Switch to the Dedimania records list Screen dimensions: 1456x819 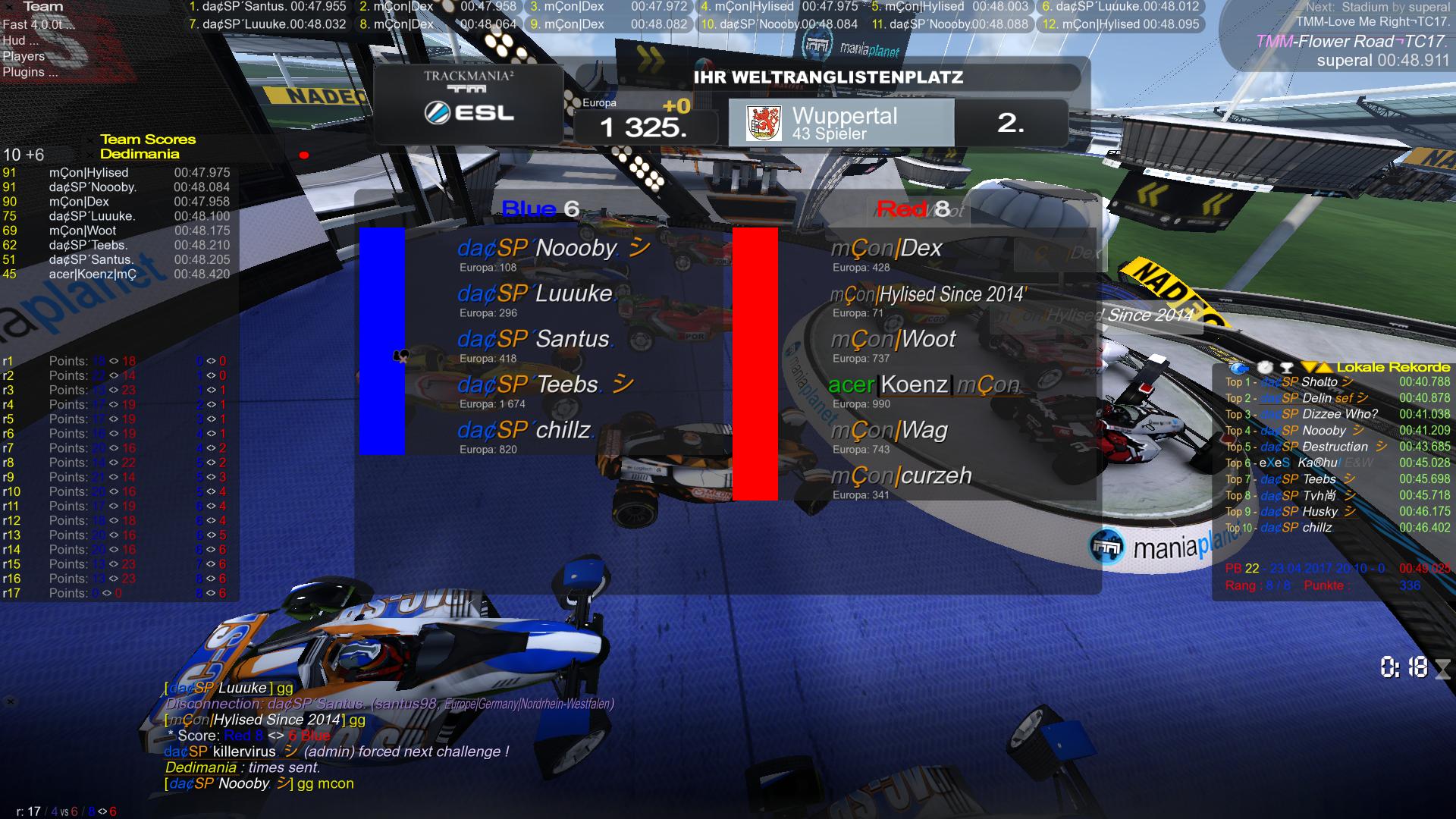[x=140, y=154]
